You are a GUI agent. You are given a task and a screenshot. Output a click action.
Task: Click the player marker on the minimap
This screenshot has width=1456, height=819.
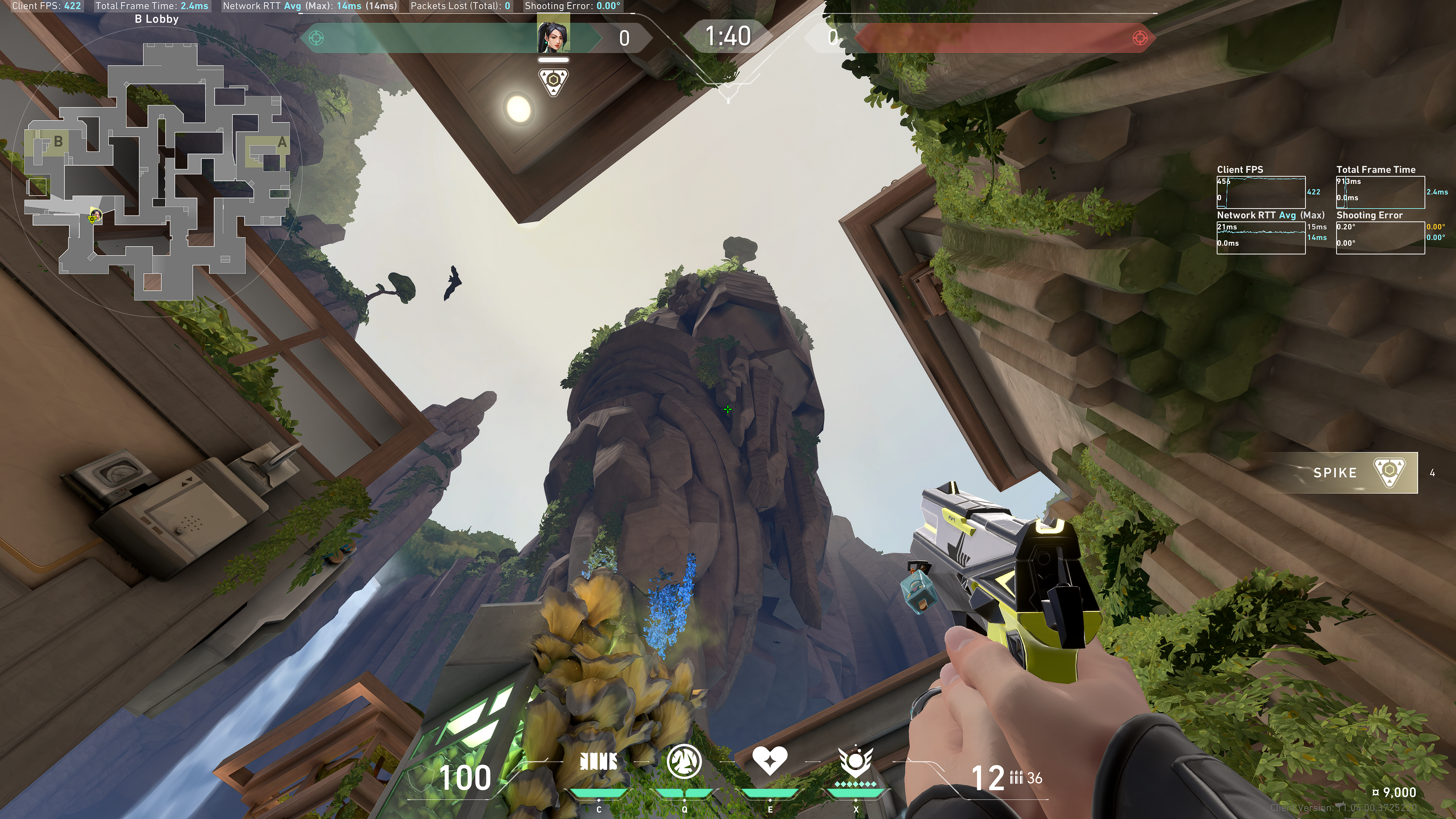94,217
